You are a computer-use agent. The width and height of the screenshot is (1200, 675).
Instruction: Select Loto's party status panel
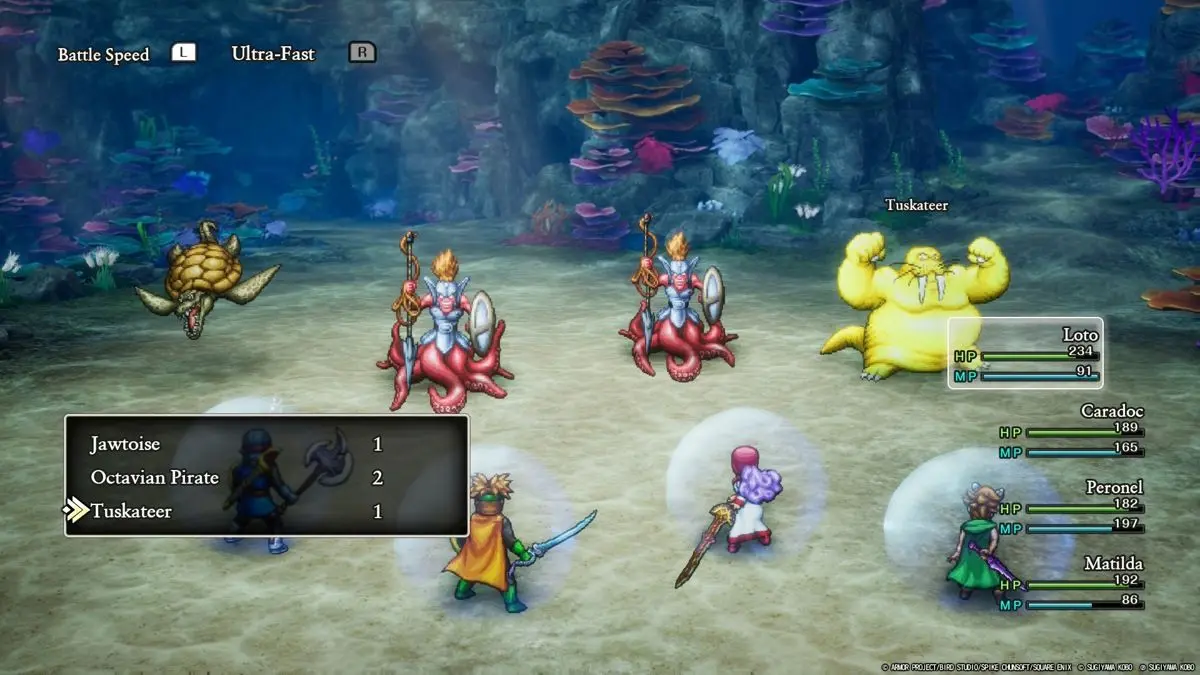[x=1025, y=353]
